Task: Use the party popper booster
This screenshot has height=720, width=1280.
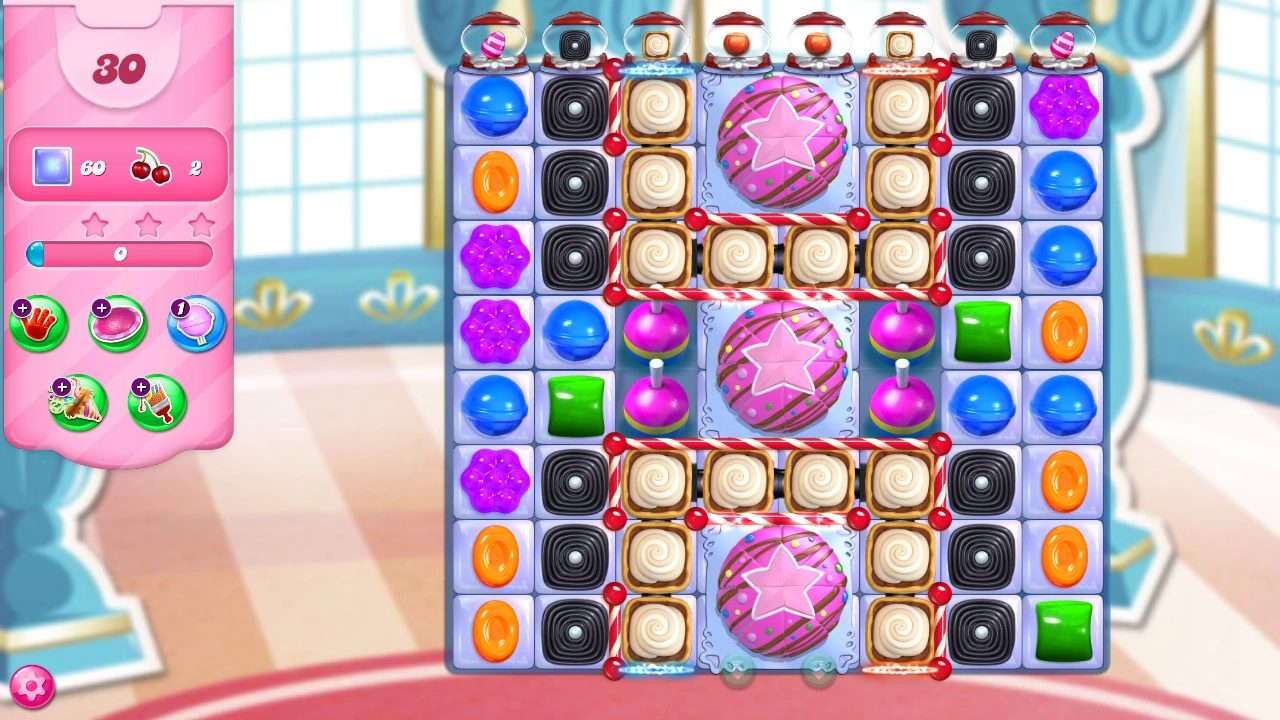Action: pos(80,404)
